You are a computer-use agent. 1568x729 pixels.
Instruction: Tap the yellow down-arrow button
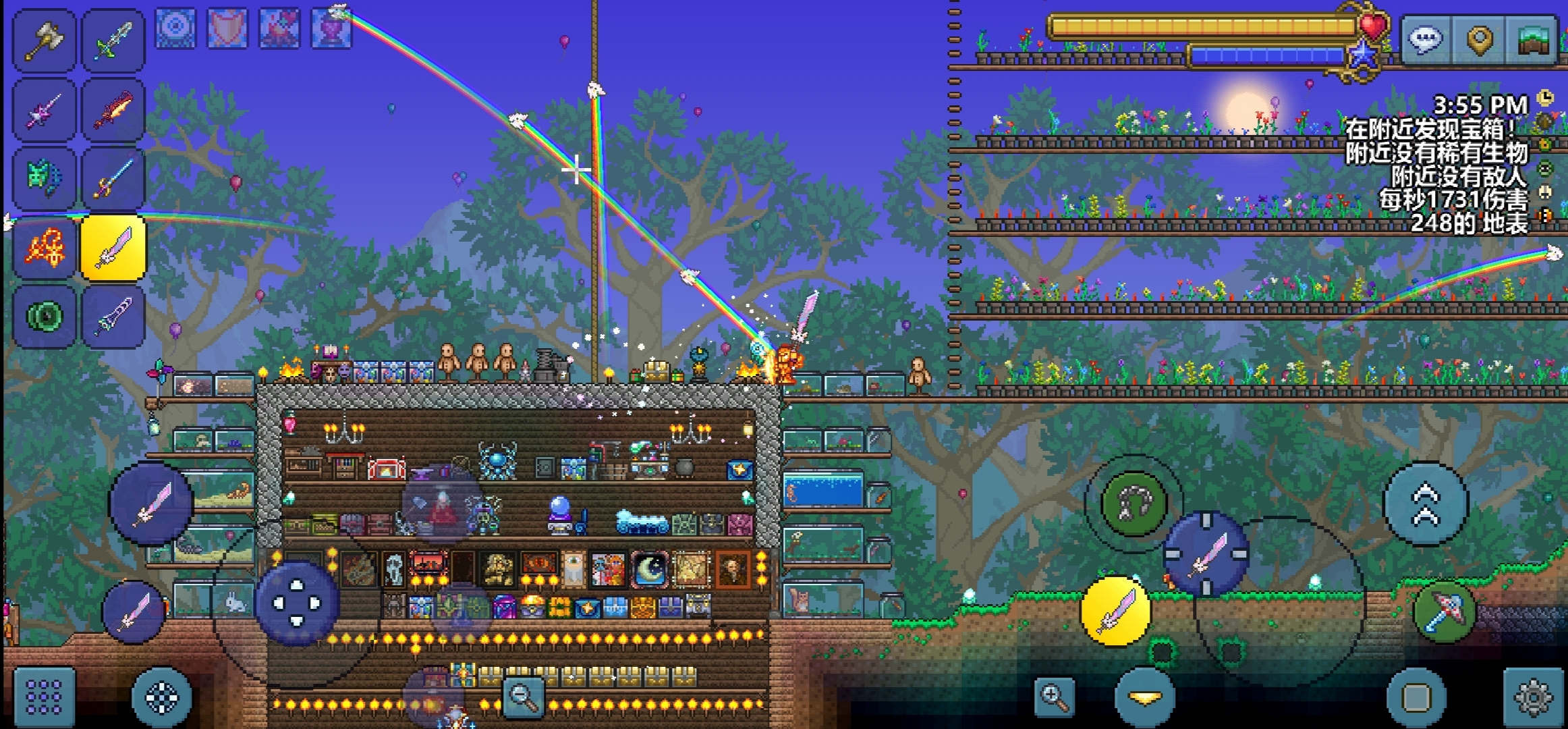point(1145,697)
